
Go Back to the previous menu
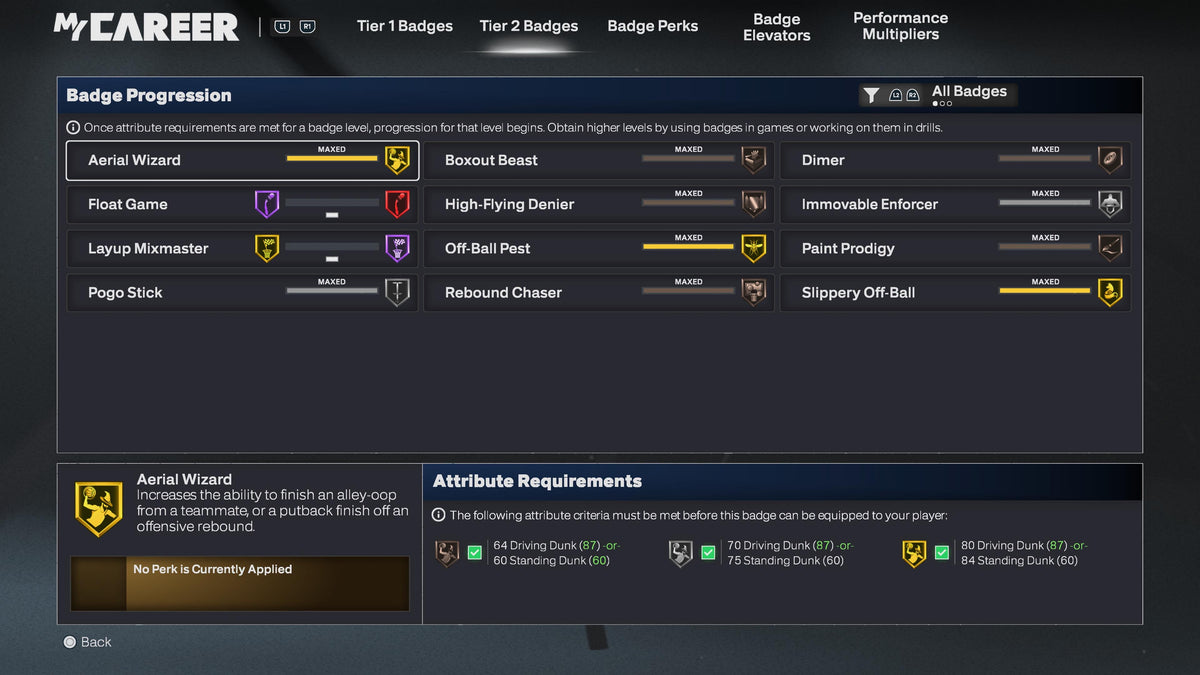[x=87, y=642]
